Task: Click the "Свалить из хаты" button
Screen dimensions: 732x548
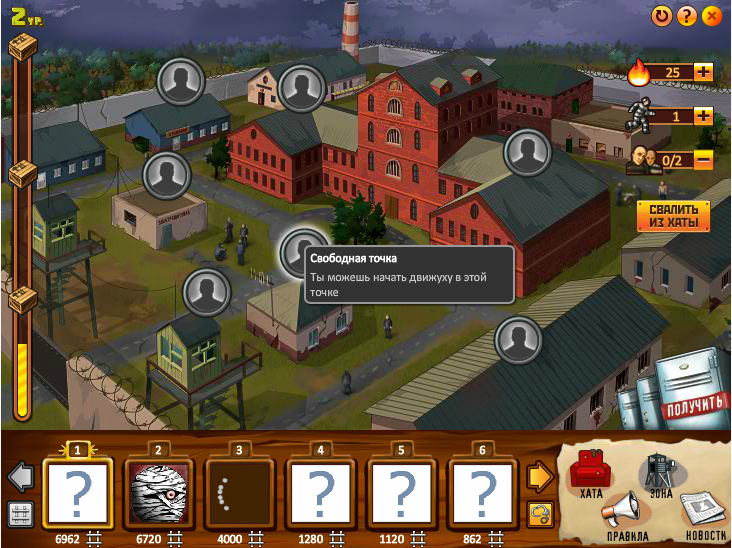Action: tap(673, 215)
